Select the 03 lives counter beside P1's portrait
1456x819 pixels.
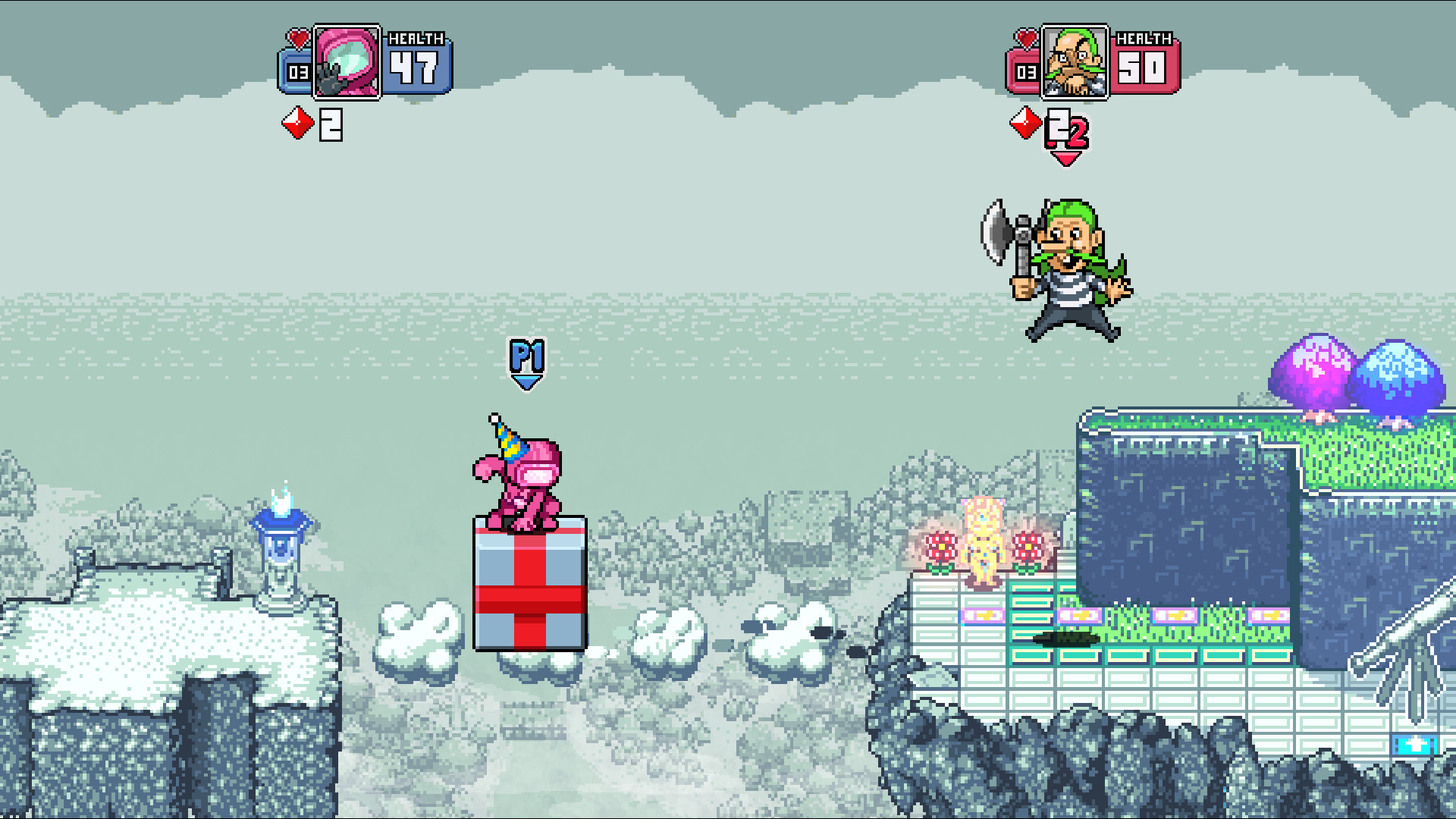(298, 74)
